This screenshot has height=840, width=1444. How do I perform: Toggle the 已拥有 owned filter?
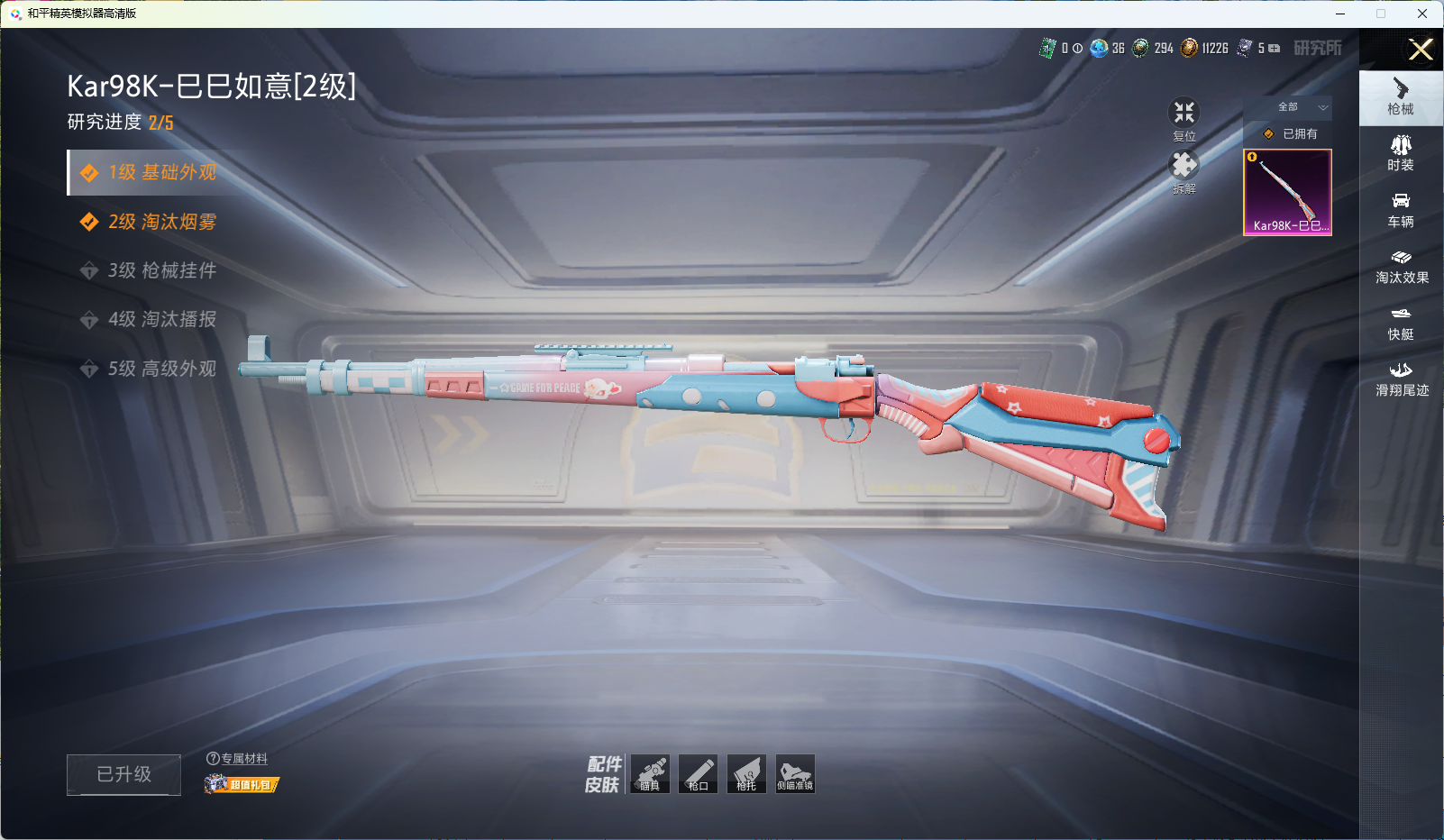coord(1291,133)
